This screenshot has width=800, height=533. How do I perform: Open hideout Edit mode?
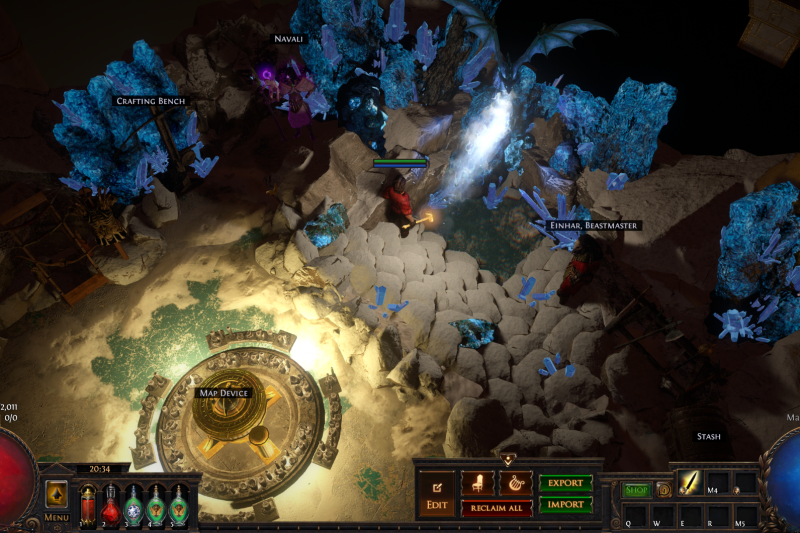point(437,494)
